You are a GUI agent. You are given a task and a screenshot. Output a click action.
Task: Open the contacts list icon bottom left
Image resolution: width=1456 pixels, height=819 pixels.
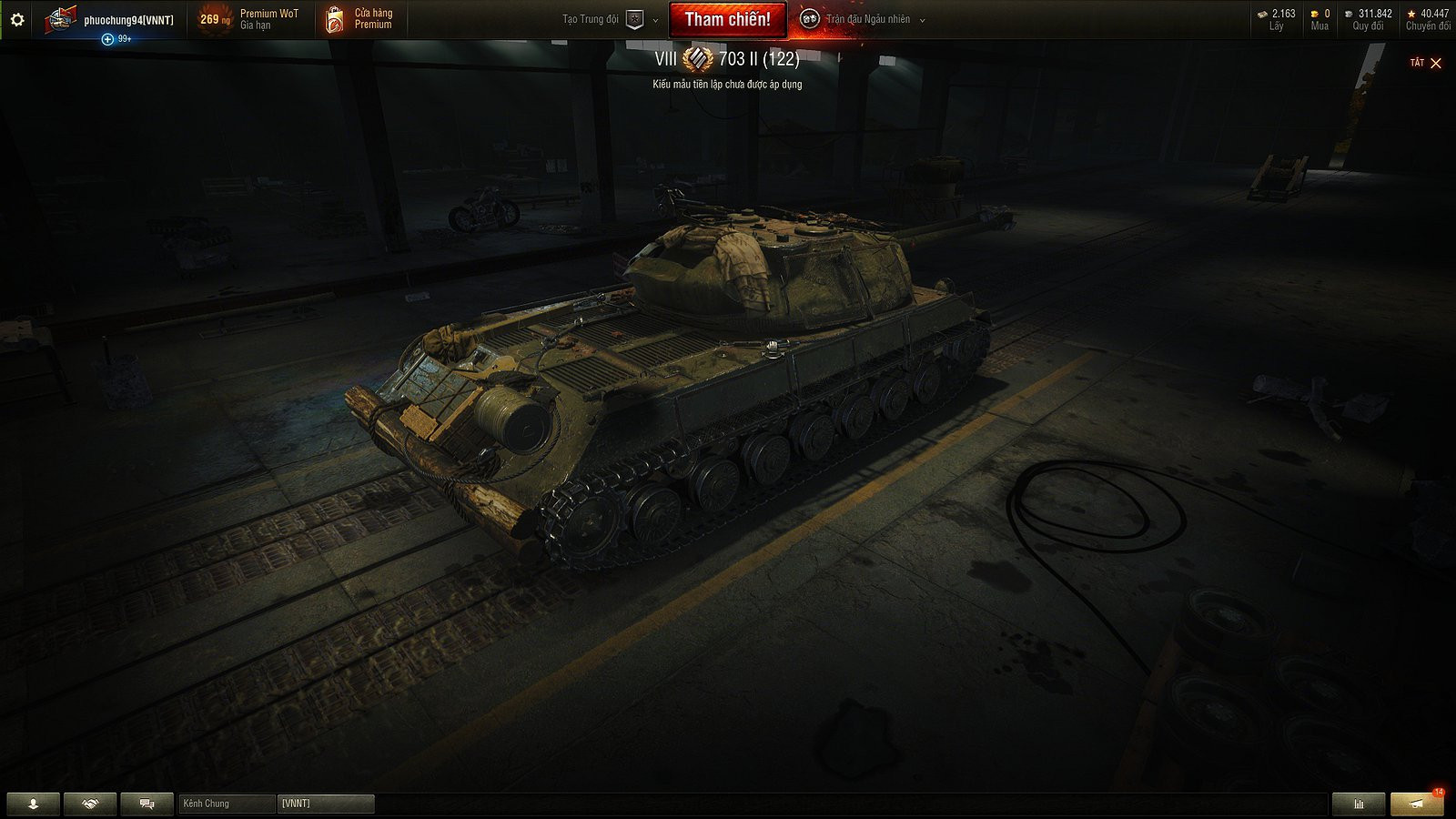coord(33,804)
